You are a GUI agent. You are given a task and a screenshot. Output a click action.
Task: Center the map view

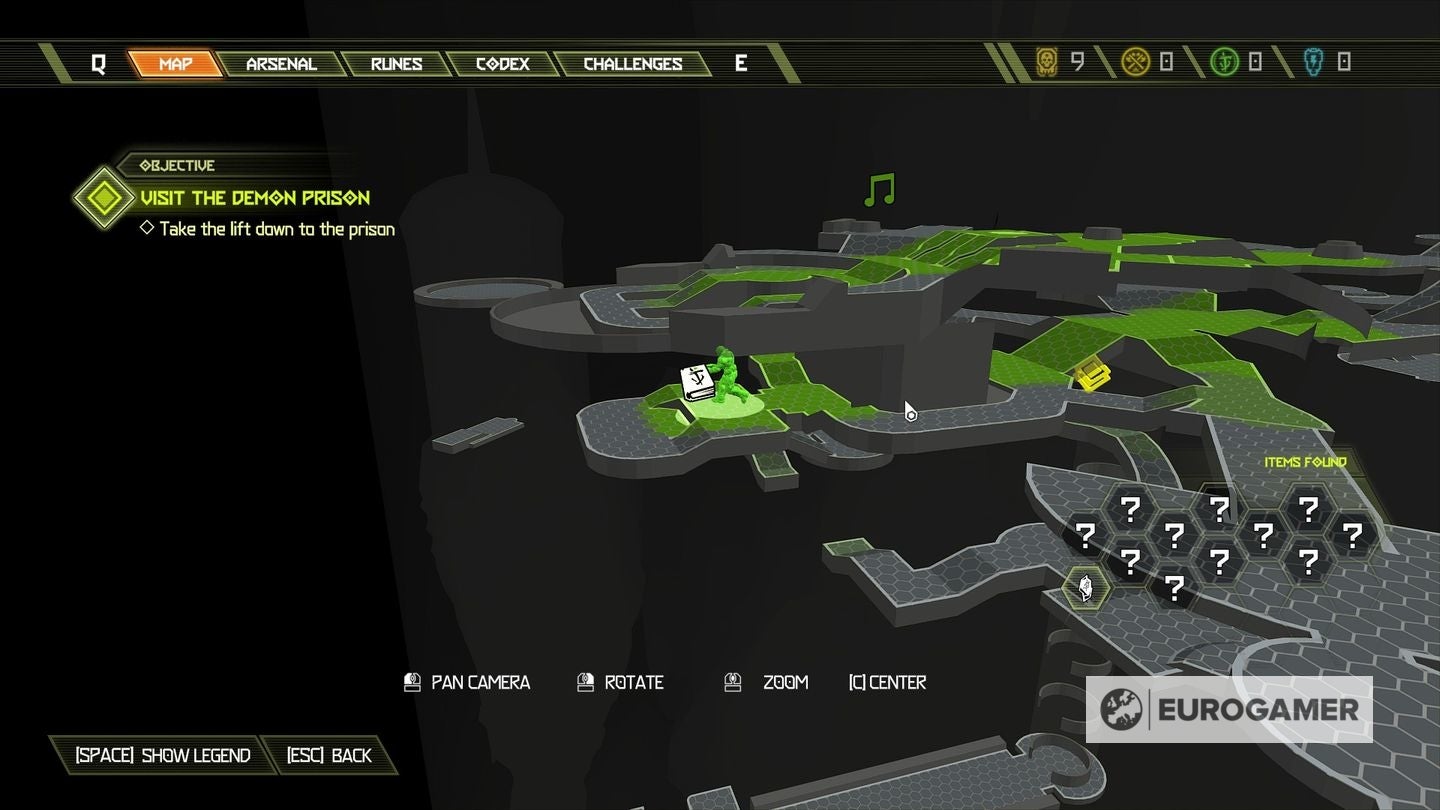887,682
